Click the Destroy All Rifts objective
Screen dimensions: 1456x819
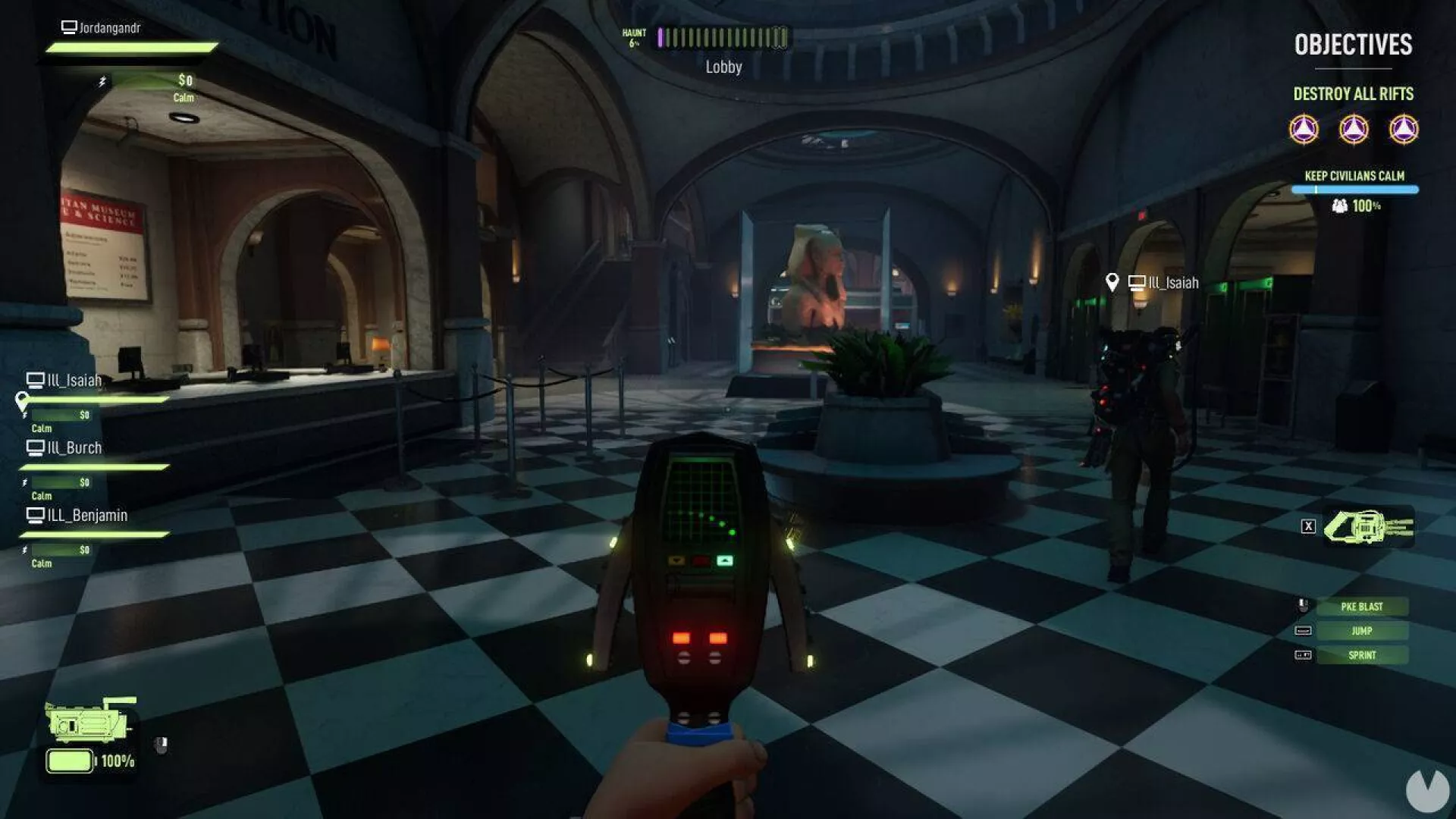[x=1353, y=94]
